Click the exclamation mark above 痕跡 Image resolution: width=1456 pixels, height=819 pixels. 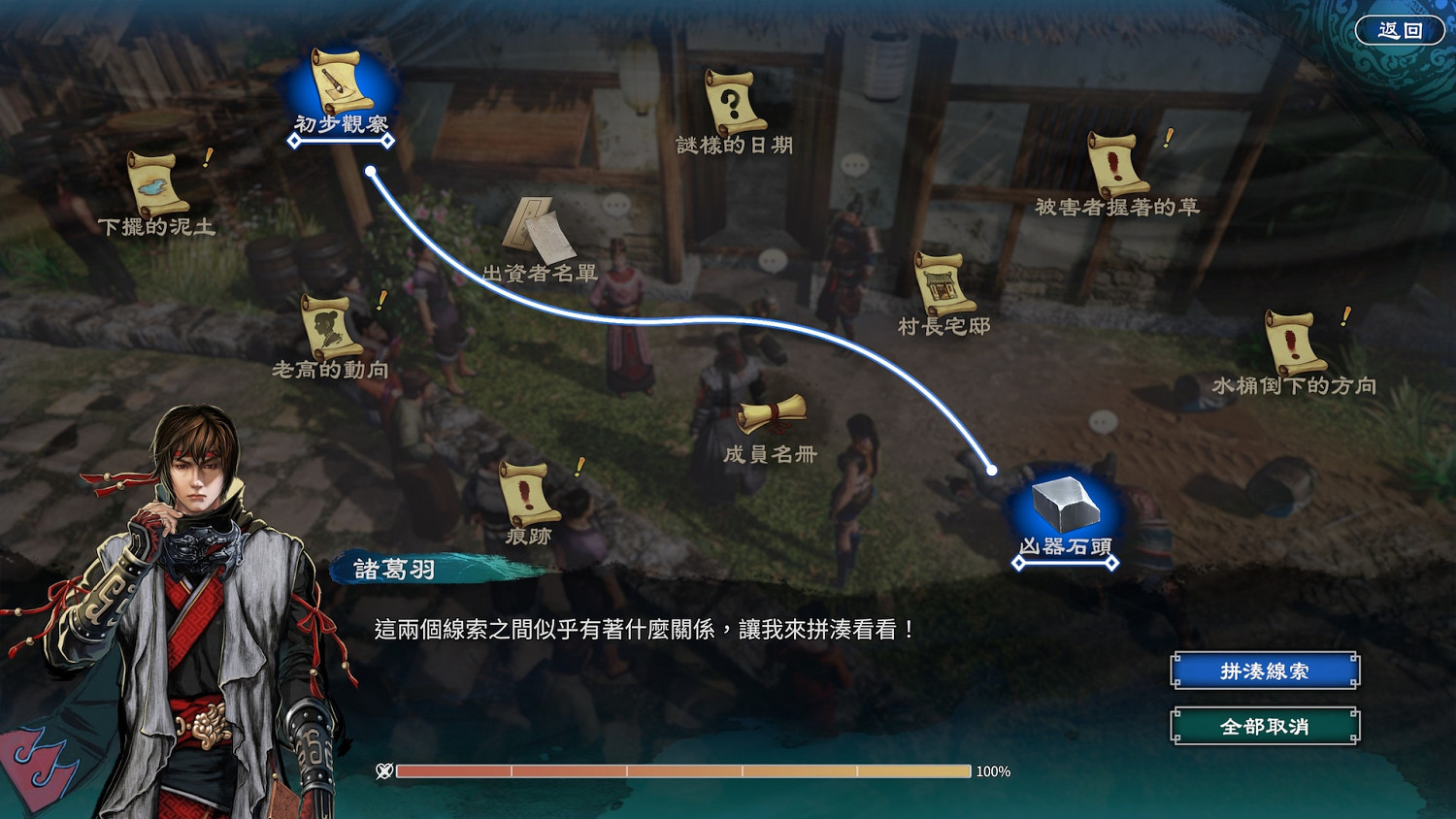579,468
